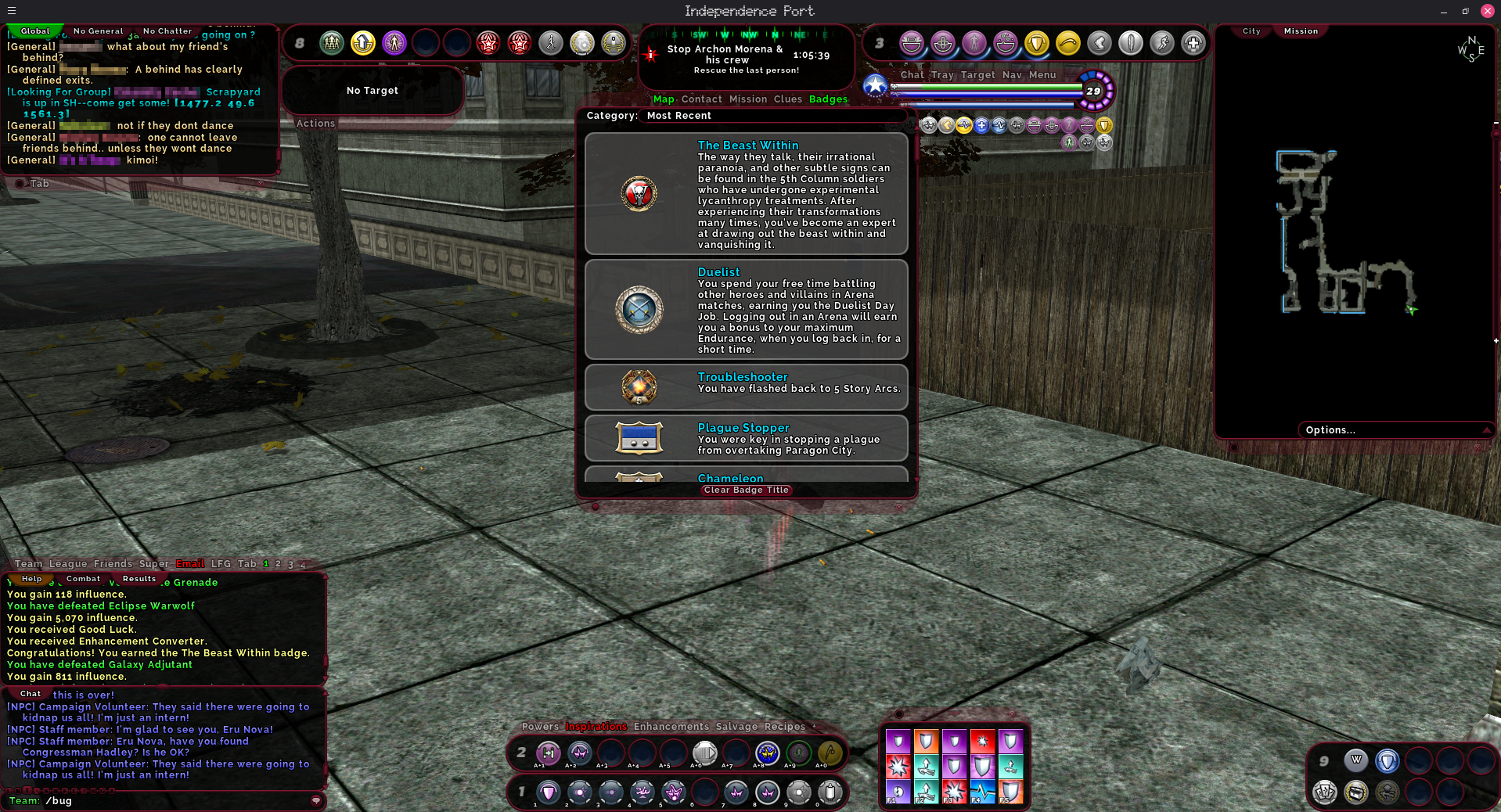1501x812 pixels.
Task: Select the Global chat tab
Action: pos(35,31)
